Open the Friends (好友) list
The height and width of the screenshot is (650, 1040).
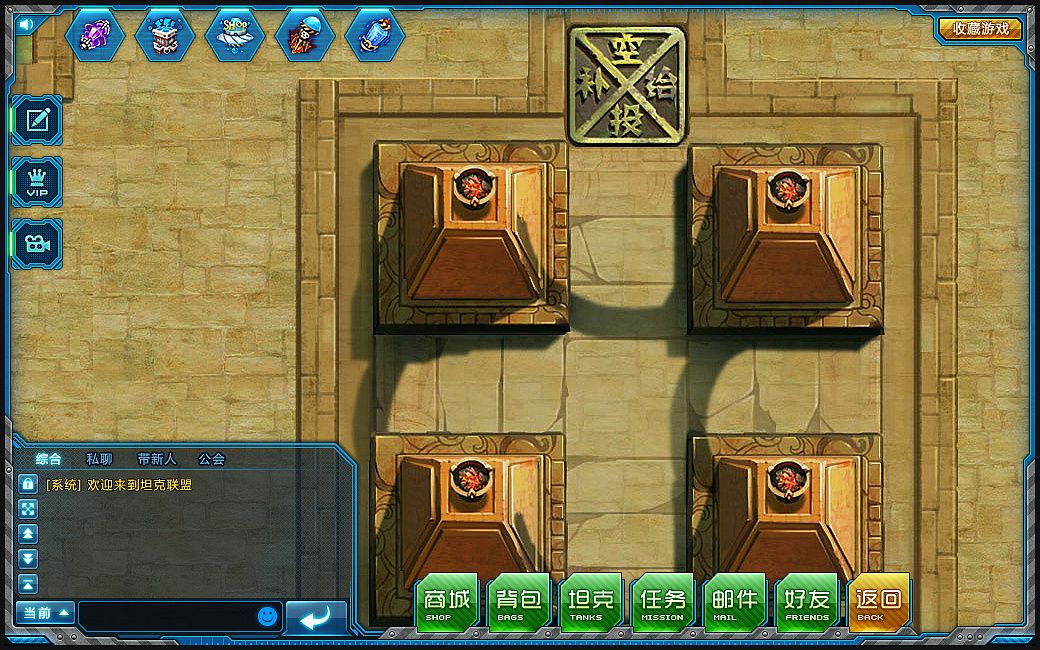coord(807,602)
